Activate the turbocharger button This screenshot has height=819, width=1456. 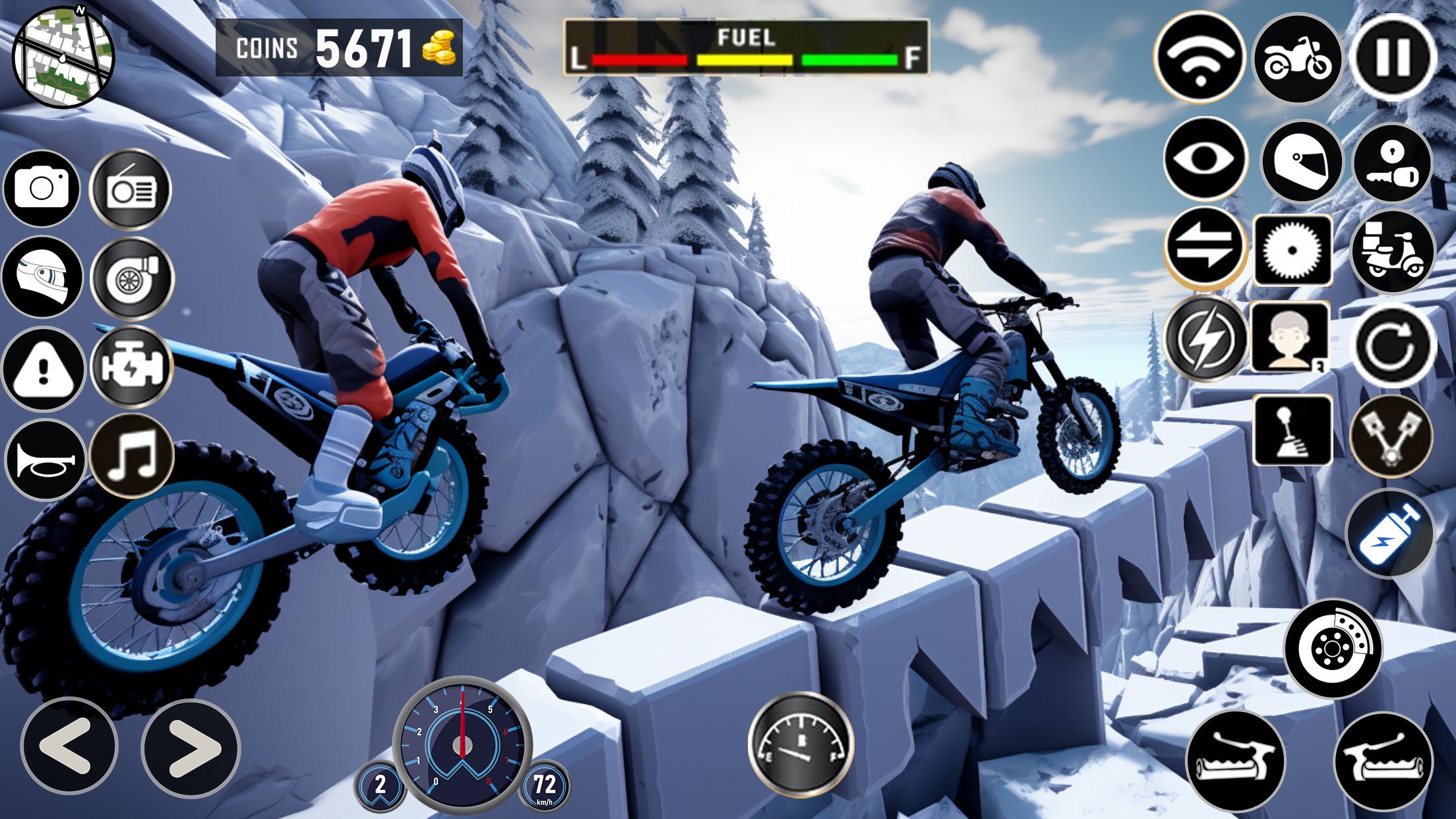click(x=132, y=277)
